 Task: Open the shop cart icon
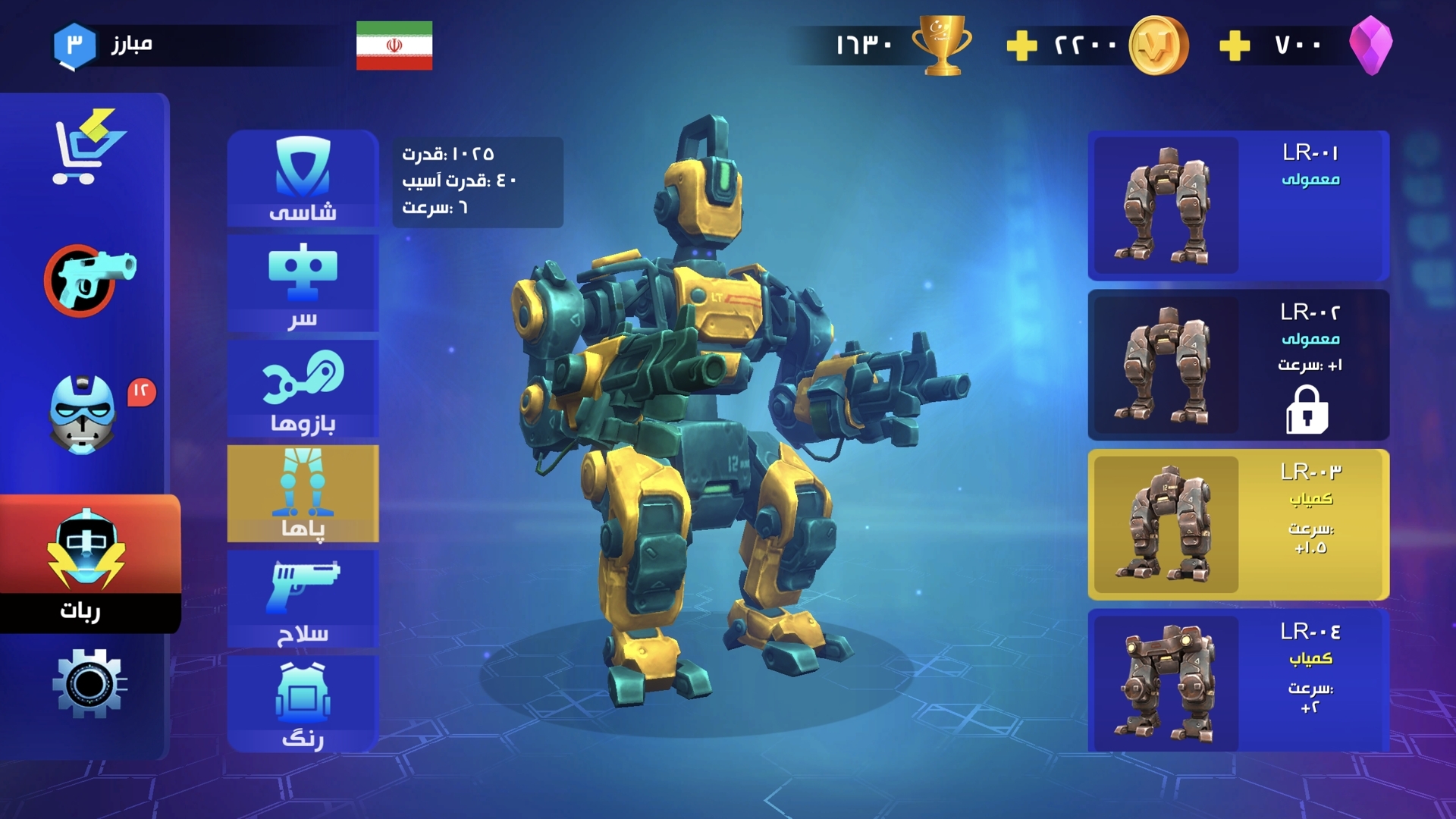pos(87,148)
